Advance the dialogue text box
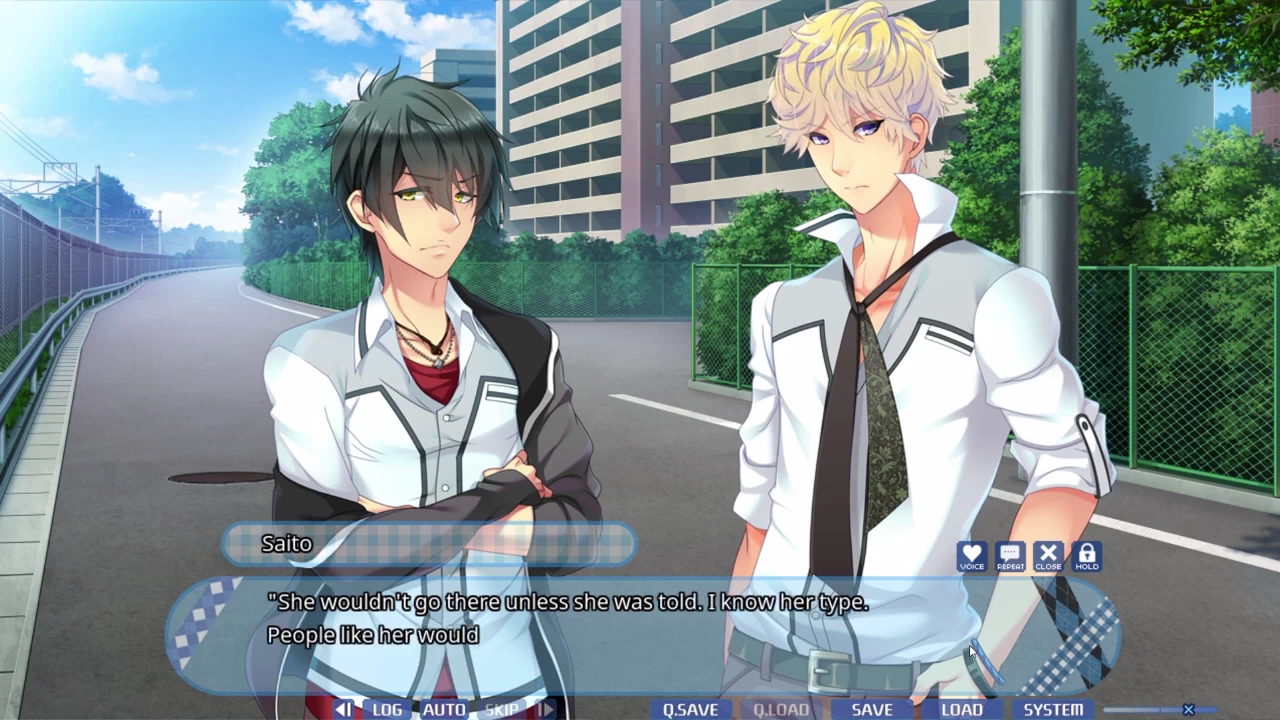The height and width of the screenshot is (720, 1280). (x=640, y=630)
